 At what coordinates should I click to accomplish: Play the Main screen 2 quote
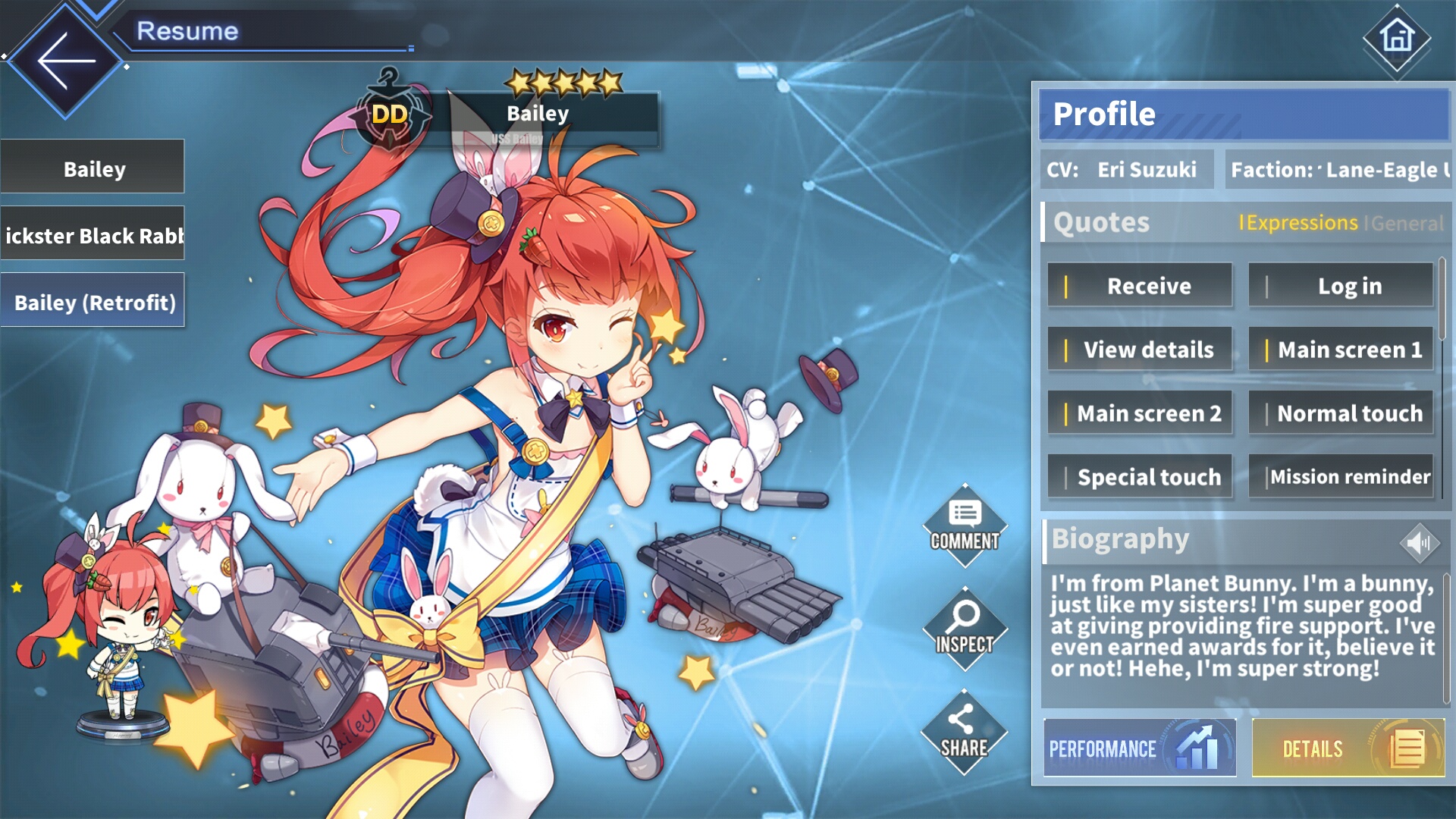pos(1140,413)
